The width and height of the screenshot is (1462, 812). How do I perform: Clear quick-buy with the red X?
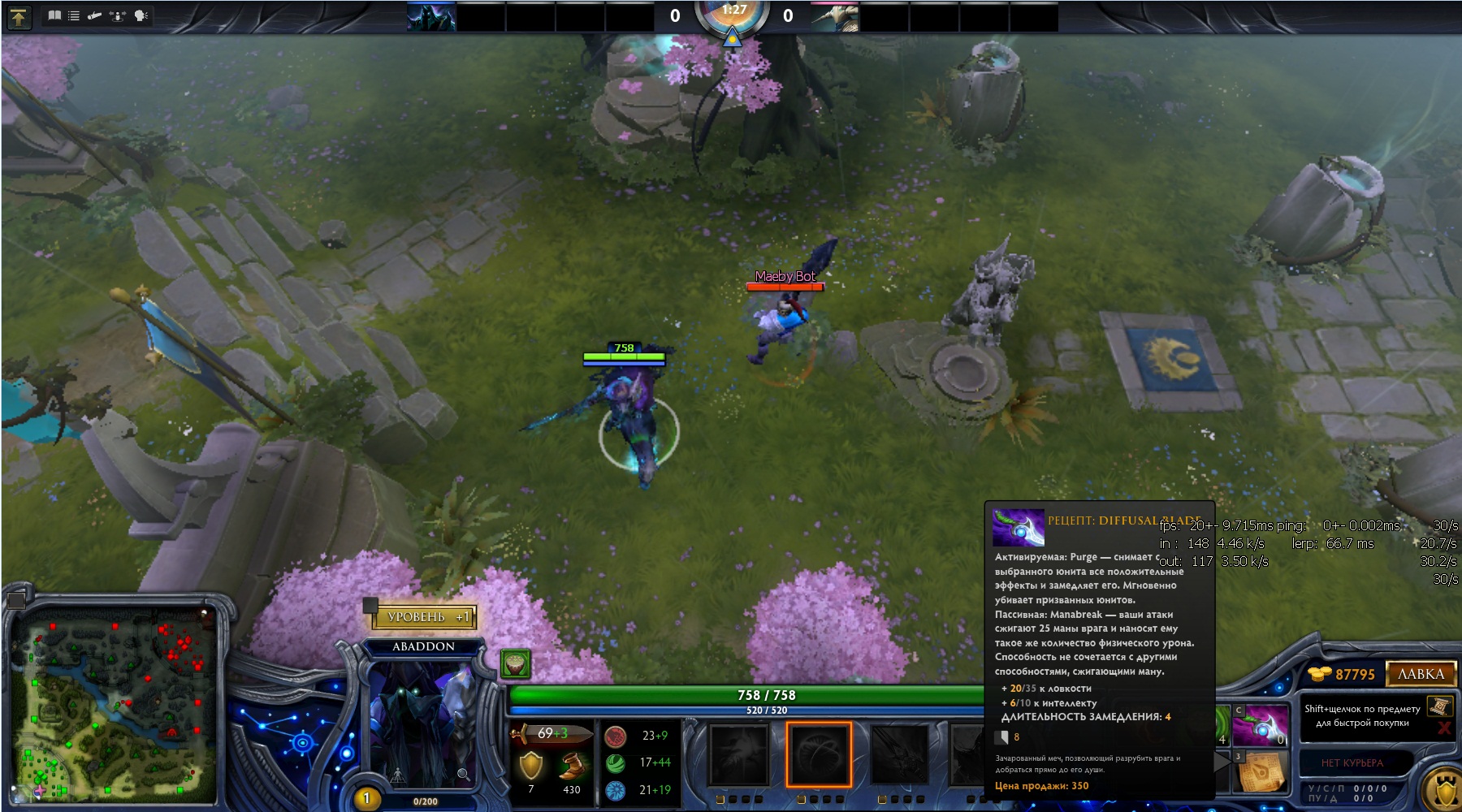1444,728
